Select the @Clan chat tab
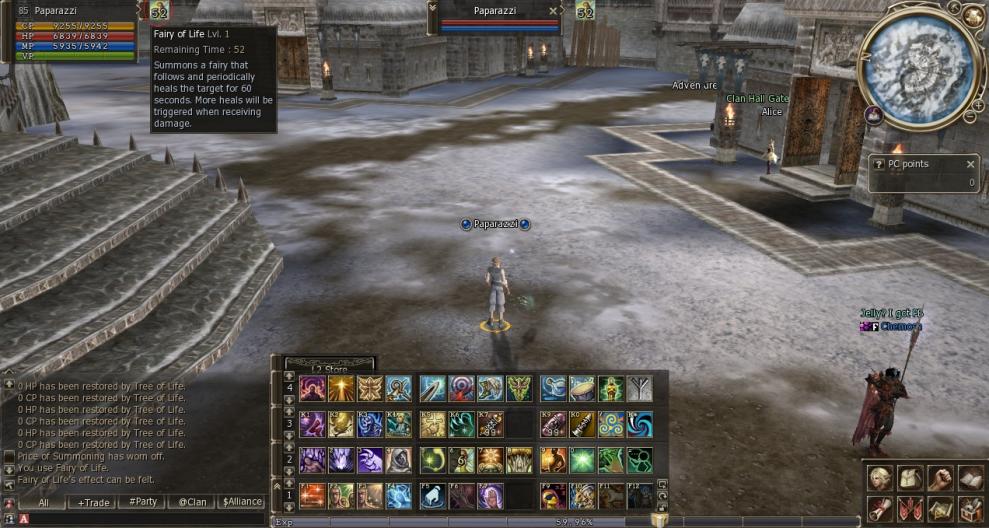This screenshot has height=528, width=989. [193, 502]
